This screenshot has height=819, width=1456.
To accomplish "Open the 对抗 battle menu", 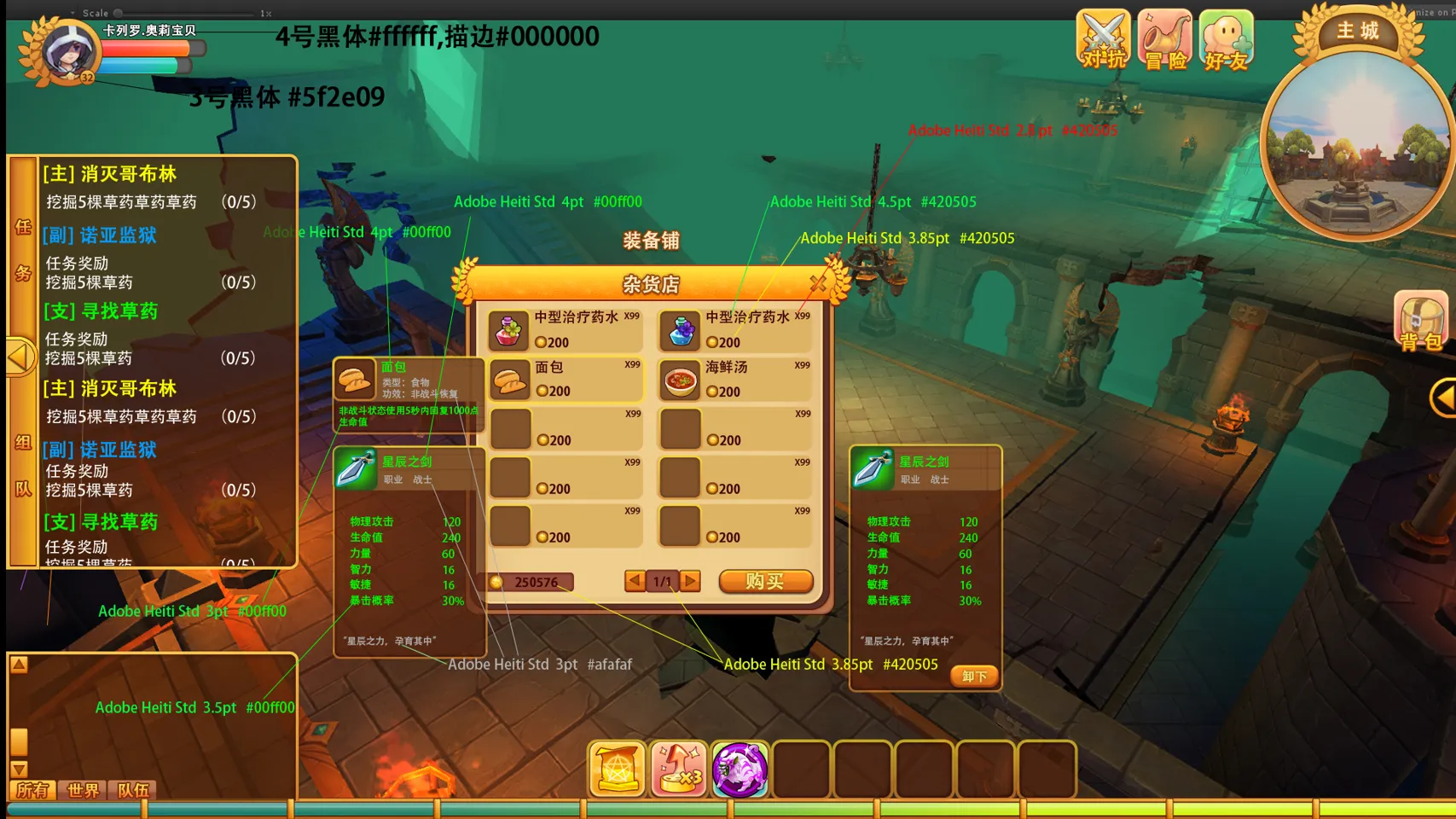I will [1104, 39].
